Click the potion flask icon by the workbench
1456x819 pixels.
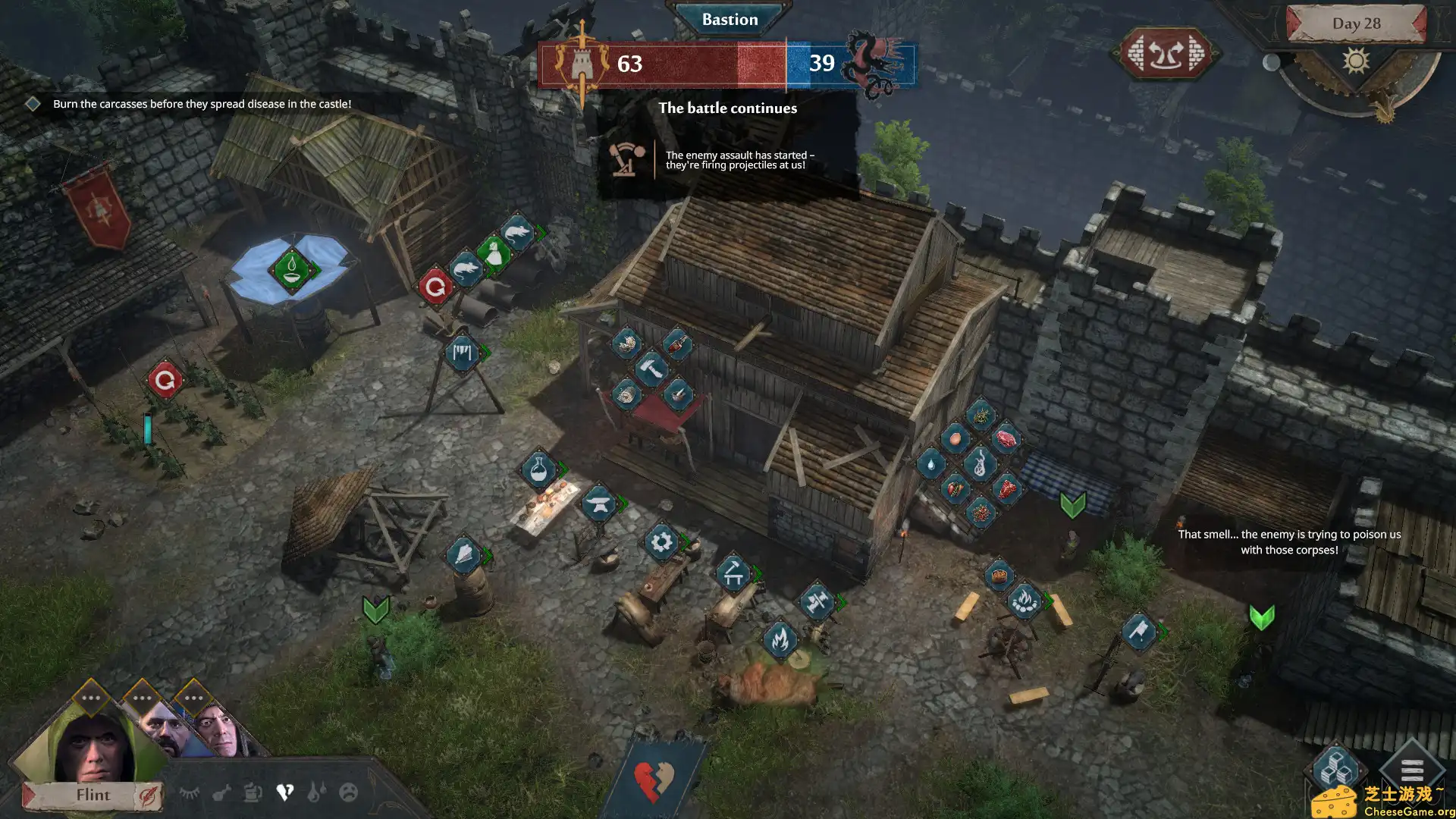[x=538, y=470]
